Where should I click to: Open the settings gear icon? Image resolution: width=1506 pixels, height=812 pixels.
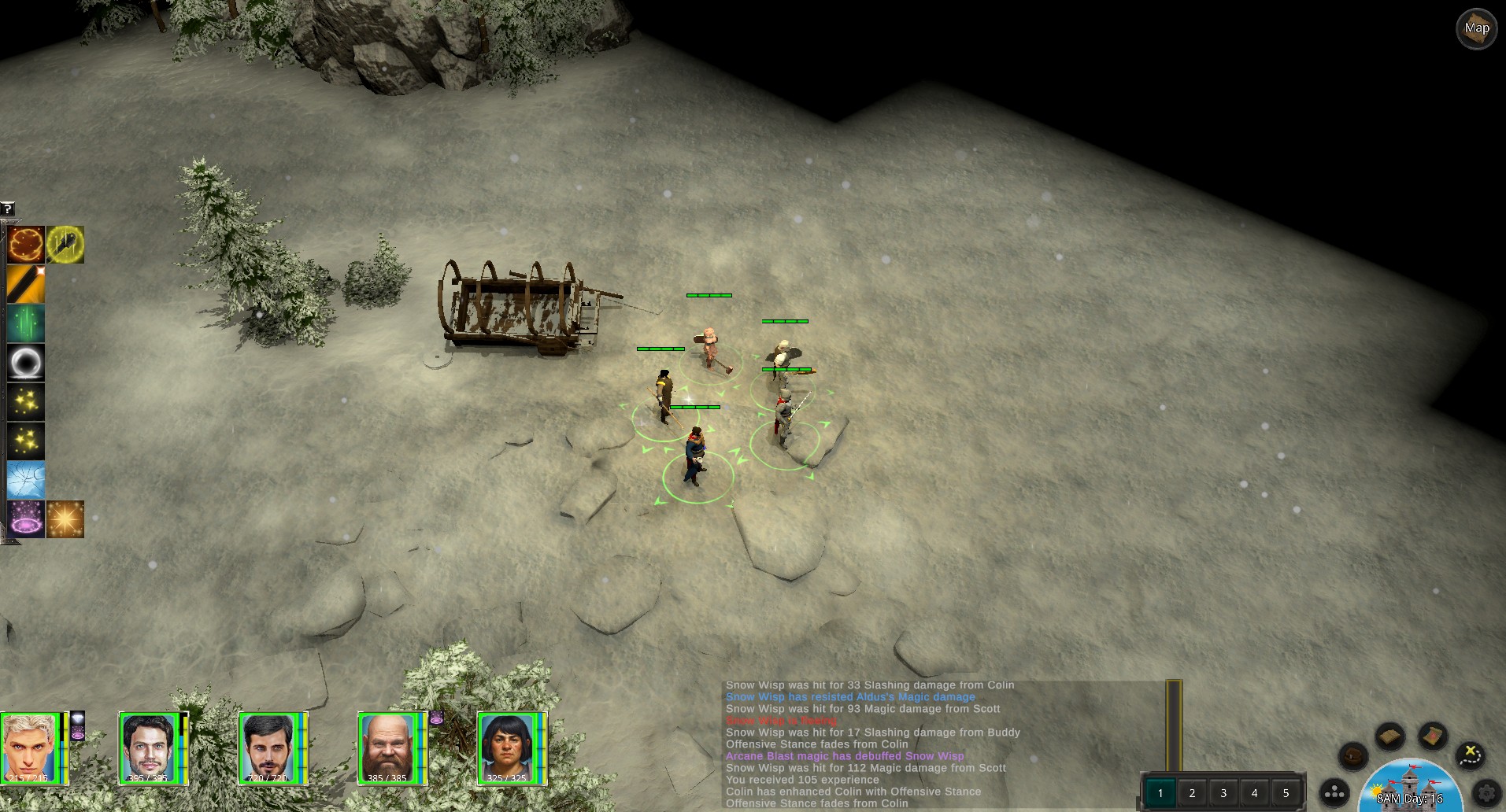1487,793
